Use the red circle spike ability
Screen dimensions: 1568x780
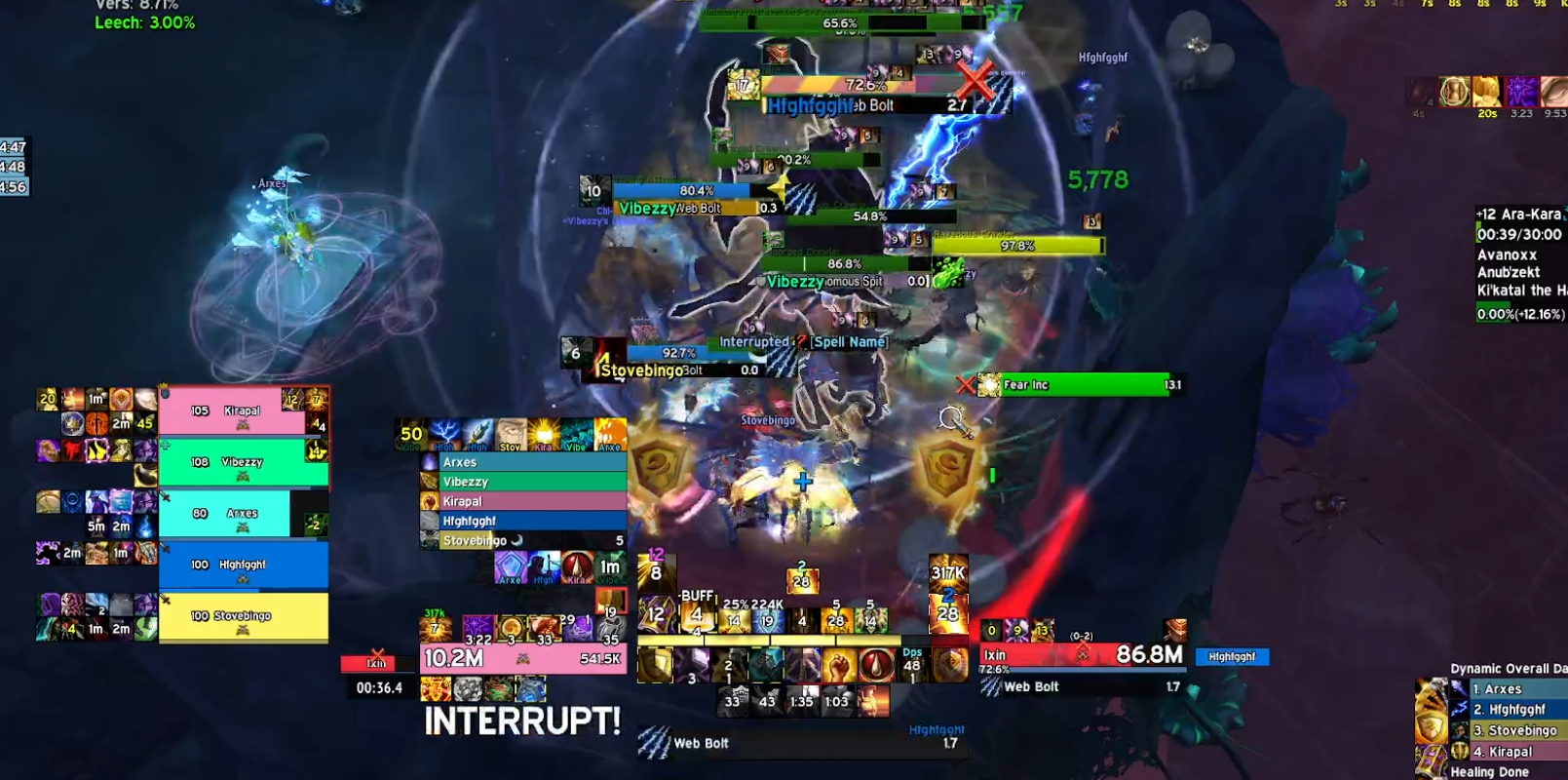(875, 665)
